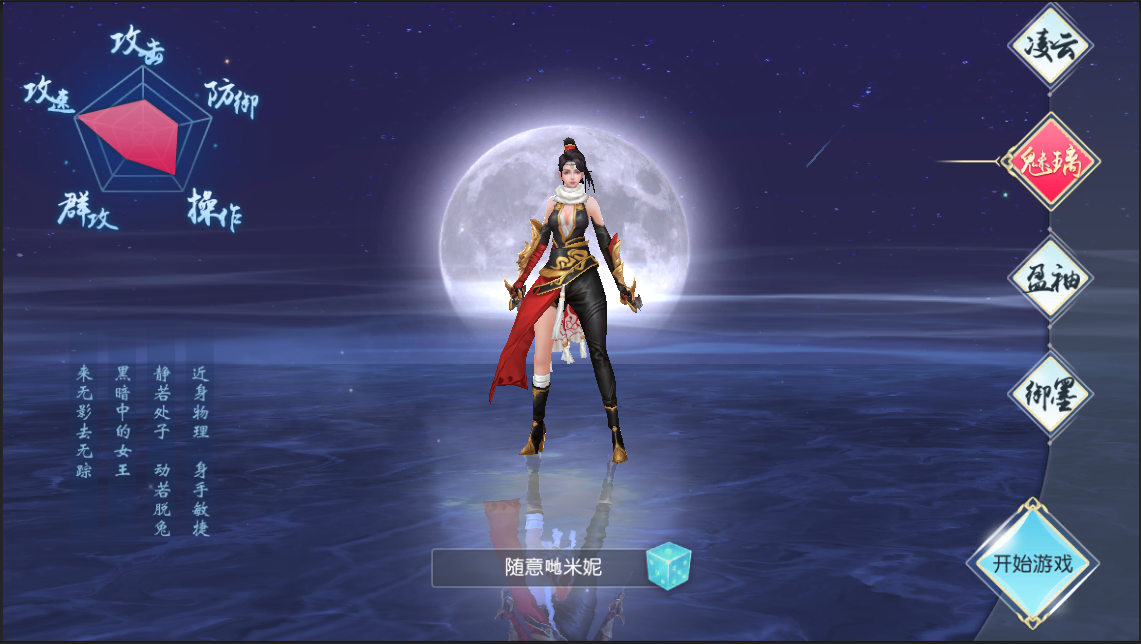Viewport: 1141px width, 644px height.
Task: Roll a random name with the dice
Action: [668, 566]
